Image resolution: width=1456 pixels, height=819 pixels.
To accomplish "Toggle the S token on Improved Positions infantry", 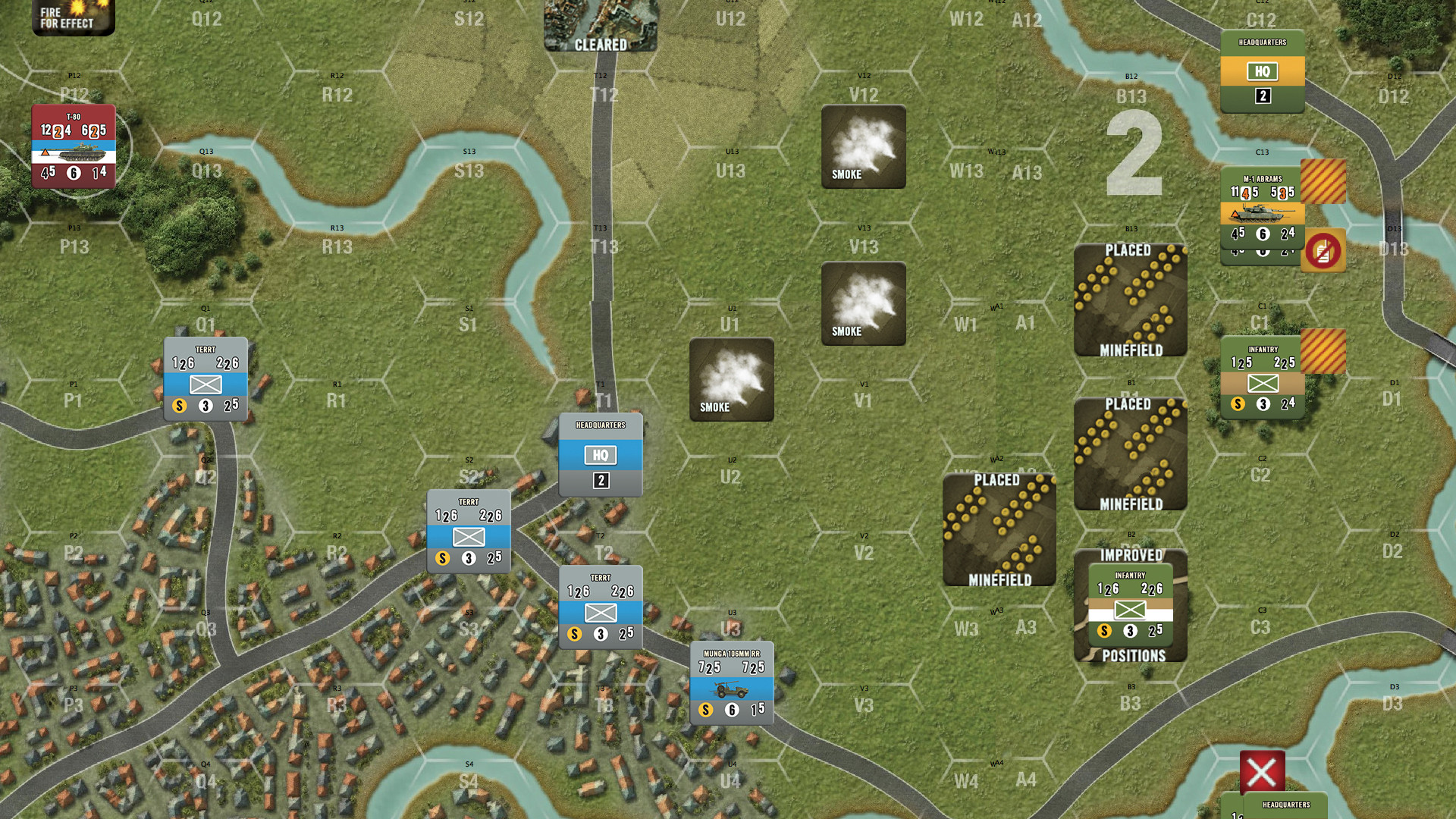I will point(1103,629).
